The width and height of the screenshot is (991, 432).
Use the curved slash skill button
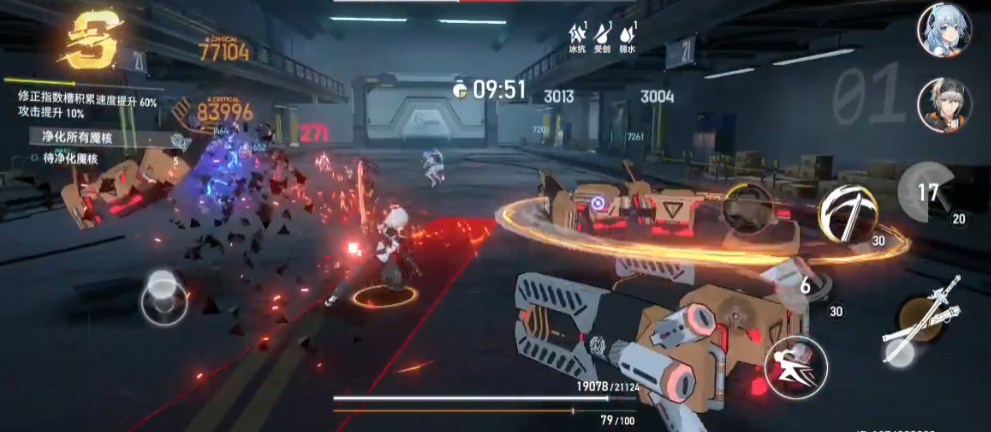pos(847,213)
